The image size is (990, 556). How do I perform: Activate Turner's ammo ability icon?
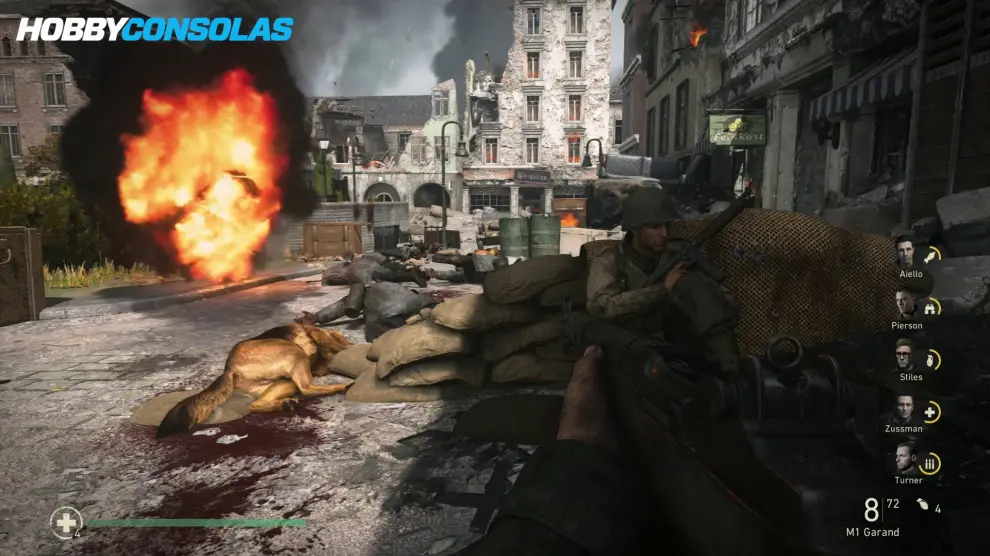click(x=931, y=463)
